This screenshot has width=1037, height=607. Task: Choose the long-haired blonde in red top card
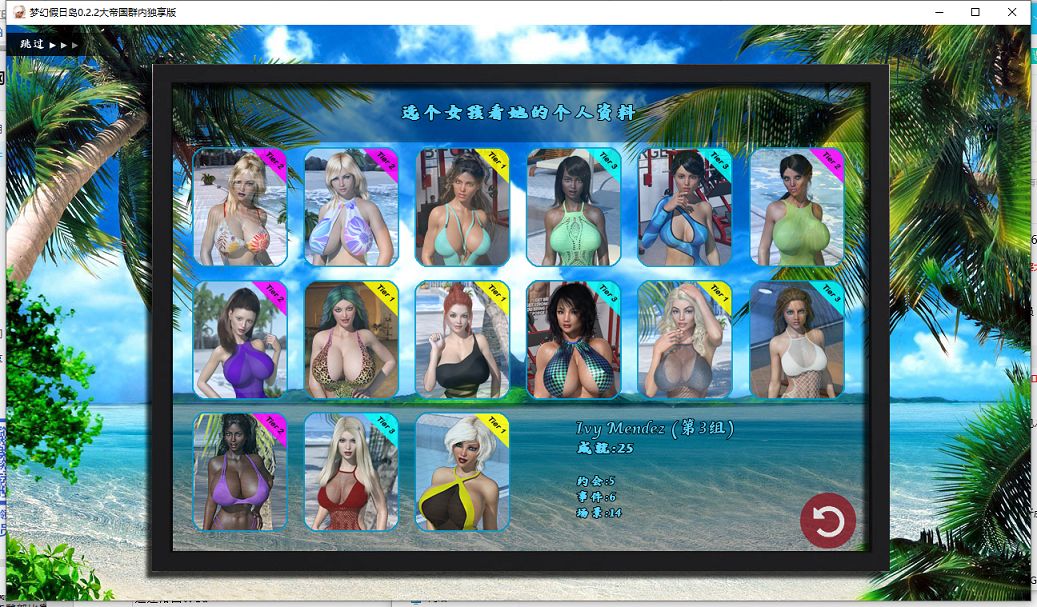pyautogui.click(x=351, y=472)
